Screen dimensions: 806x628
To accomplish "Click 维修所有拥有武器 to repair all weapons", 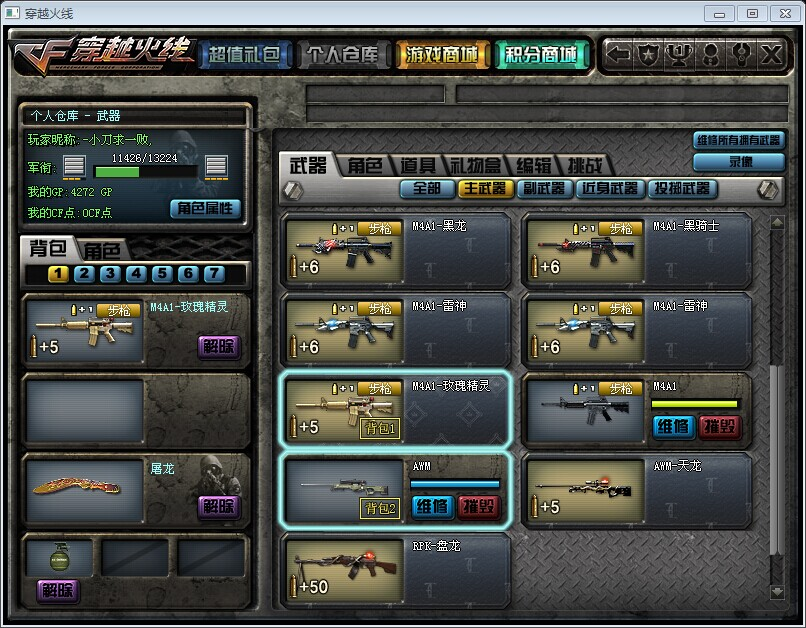I will tap(739, 141).
